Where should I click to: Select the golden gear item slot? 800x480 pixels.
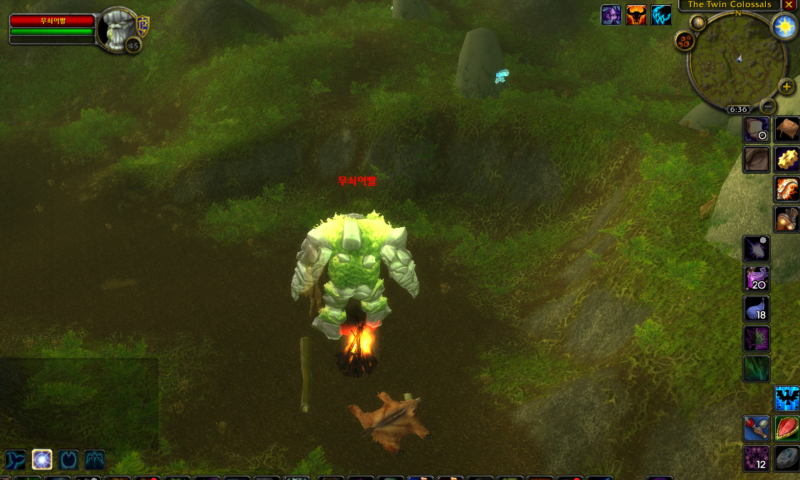787,159
